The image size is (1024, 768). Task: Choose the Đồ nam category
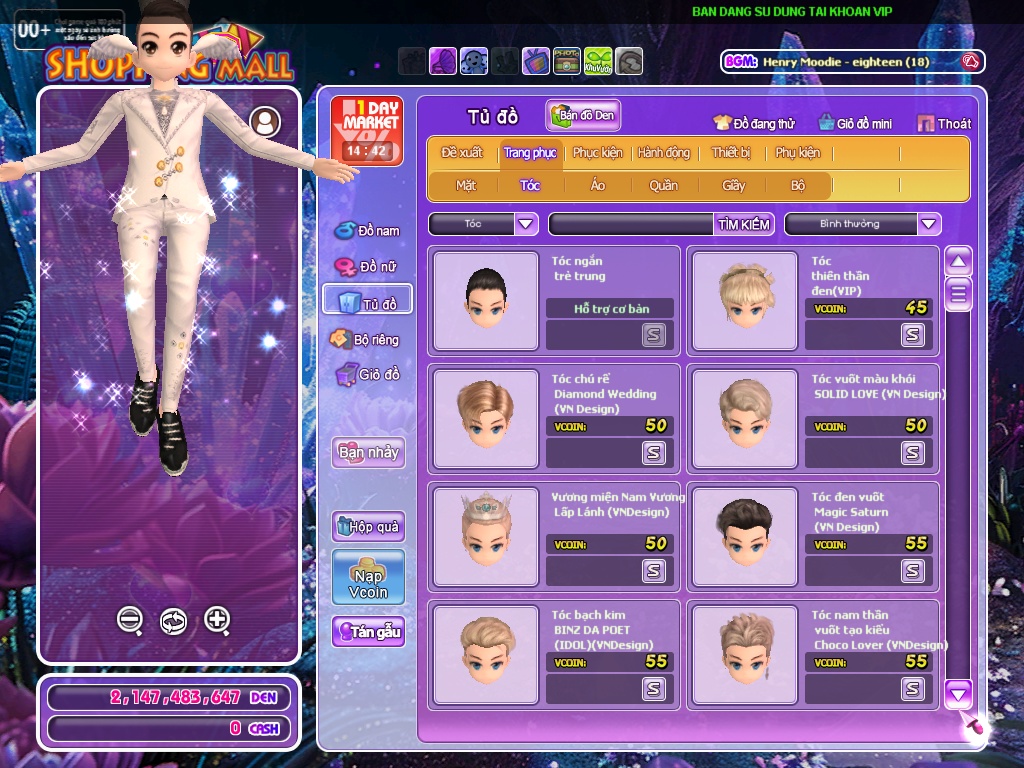click(368, 231)
